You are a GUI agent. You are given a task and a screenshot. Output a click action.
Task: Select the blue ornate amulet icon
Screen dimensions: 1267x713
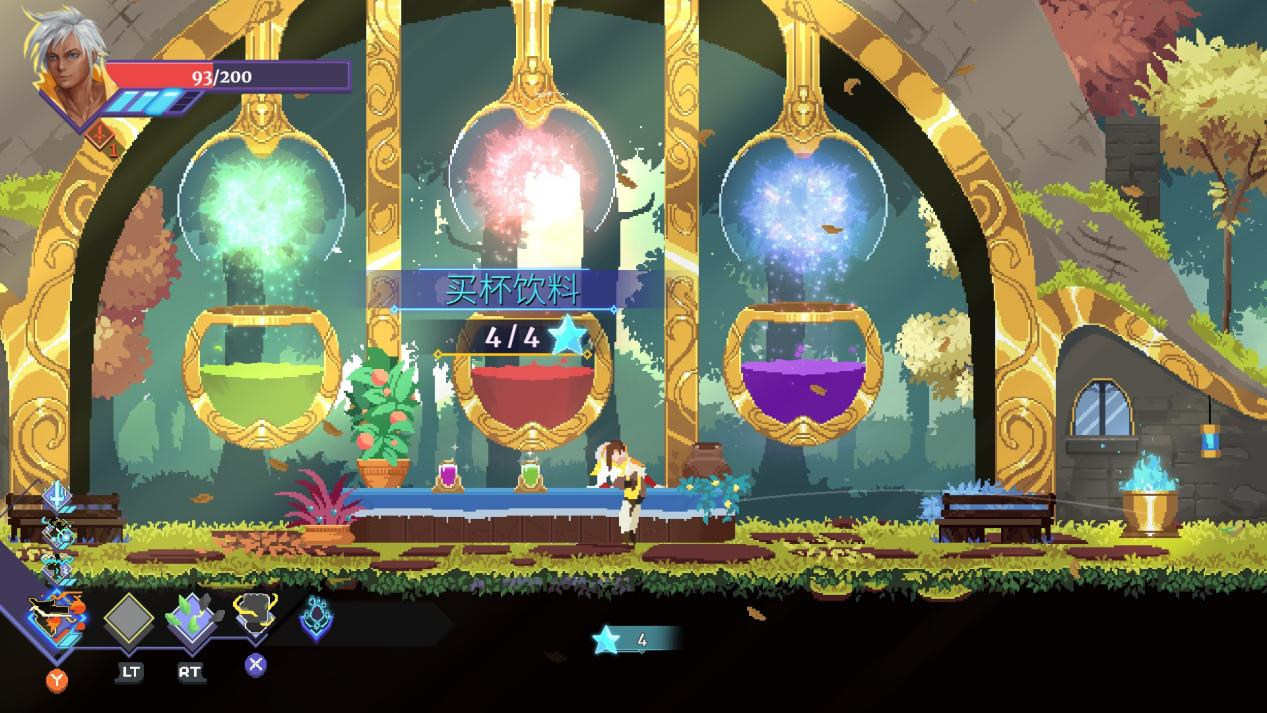coord(316,618)
